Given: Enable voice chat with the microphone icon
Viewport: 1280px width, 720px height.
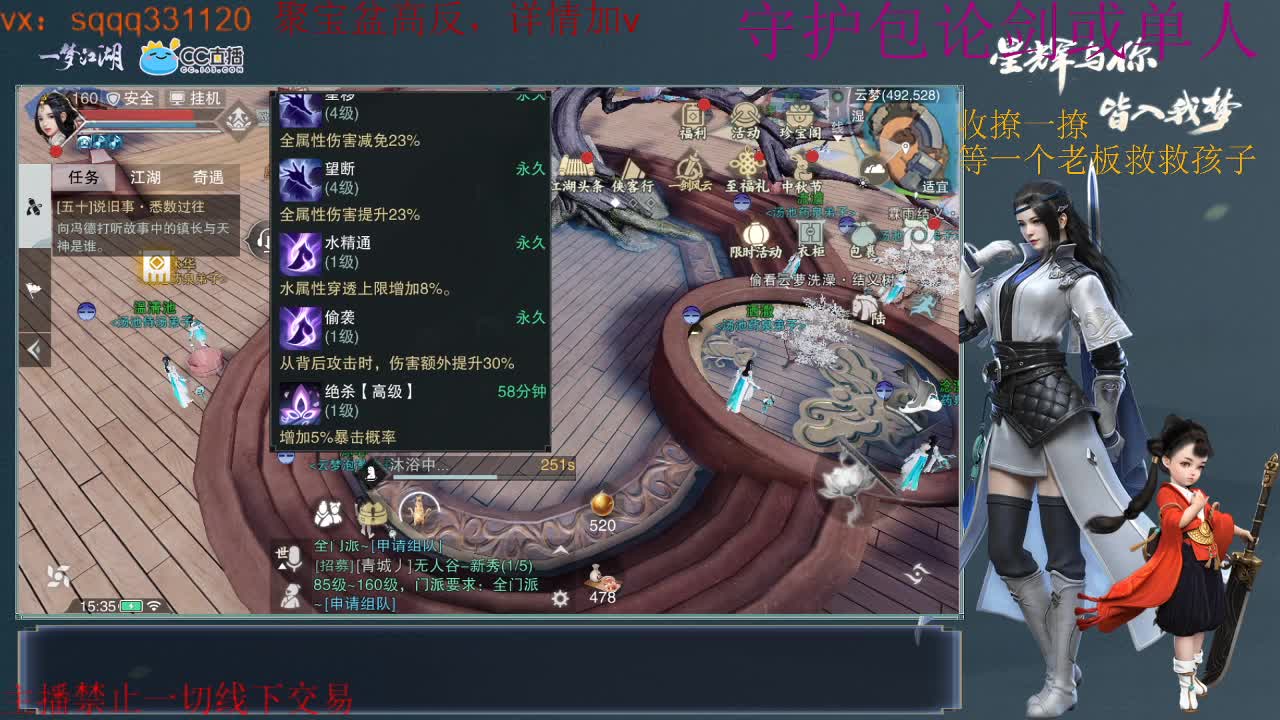Looking at the screenshot, I should click(x=293, y=560).
